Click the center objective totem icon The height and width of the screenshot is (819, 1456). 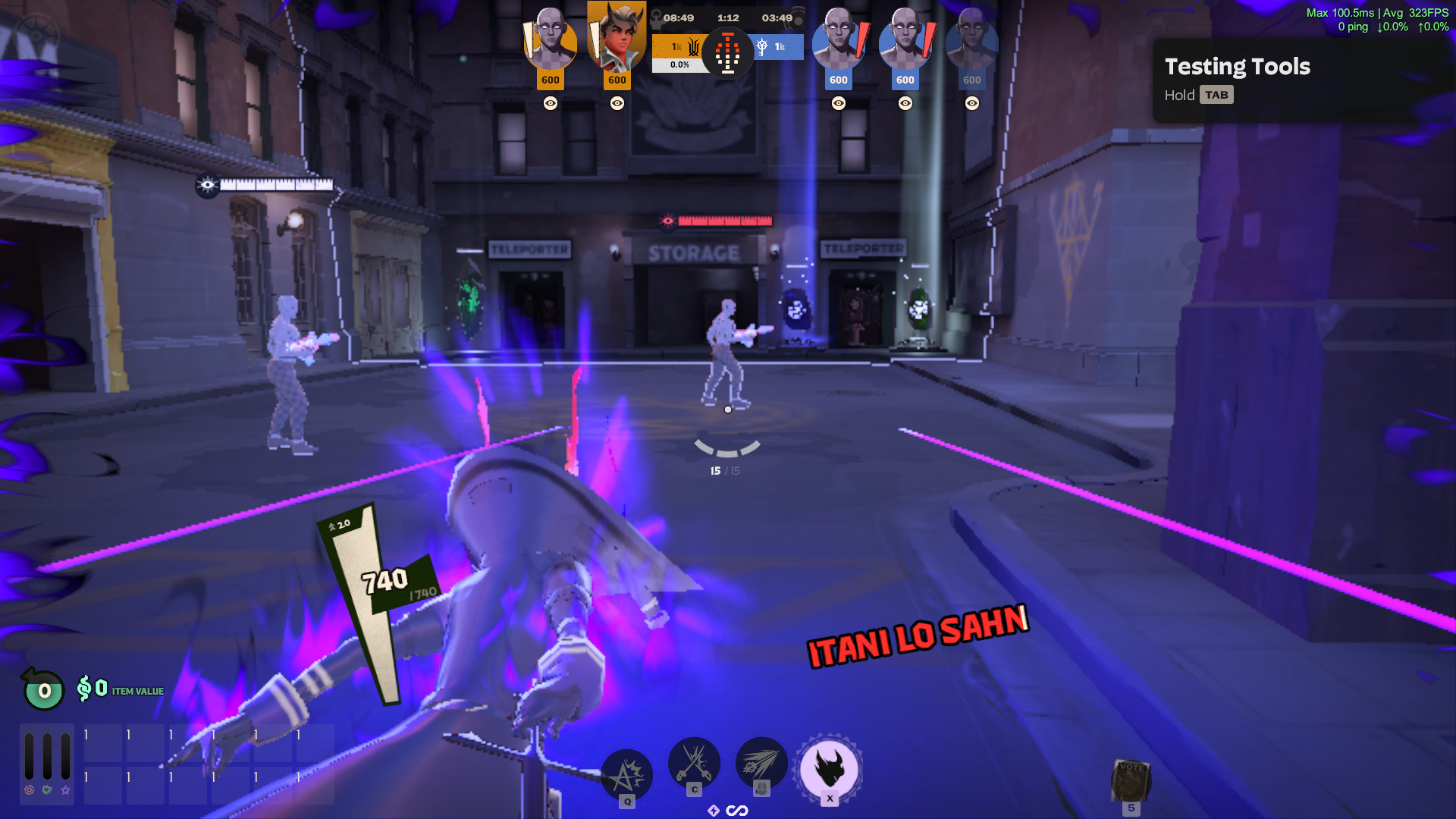pyautogui.click(x=727, y=53)
